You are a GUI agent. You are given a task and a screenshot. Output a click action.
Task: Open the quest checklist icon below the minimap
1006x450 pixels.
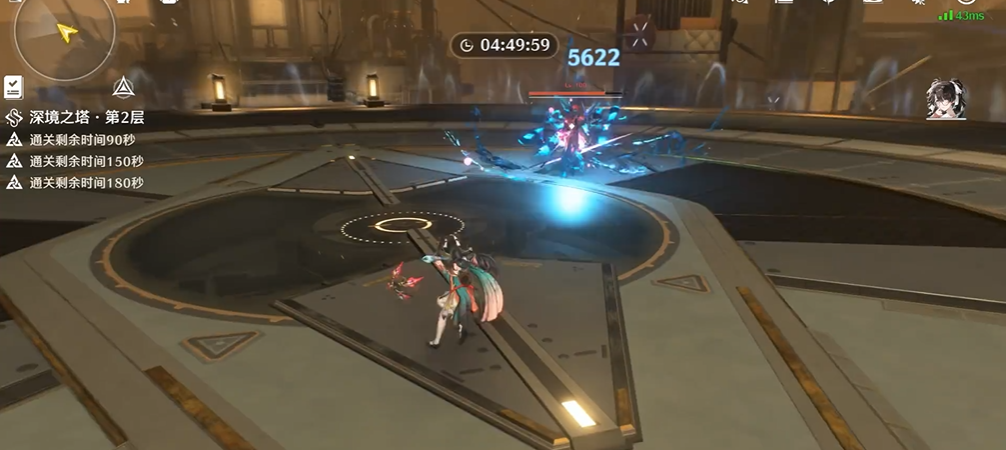[13, 87]
